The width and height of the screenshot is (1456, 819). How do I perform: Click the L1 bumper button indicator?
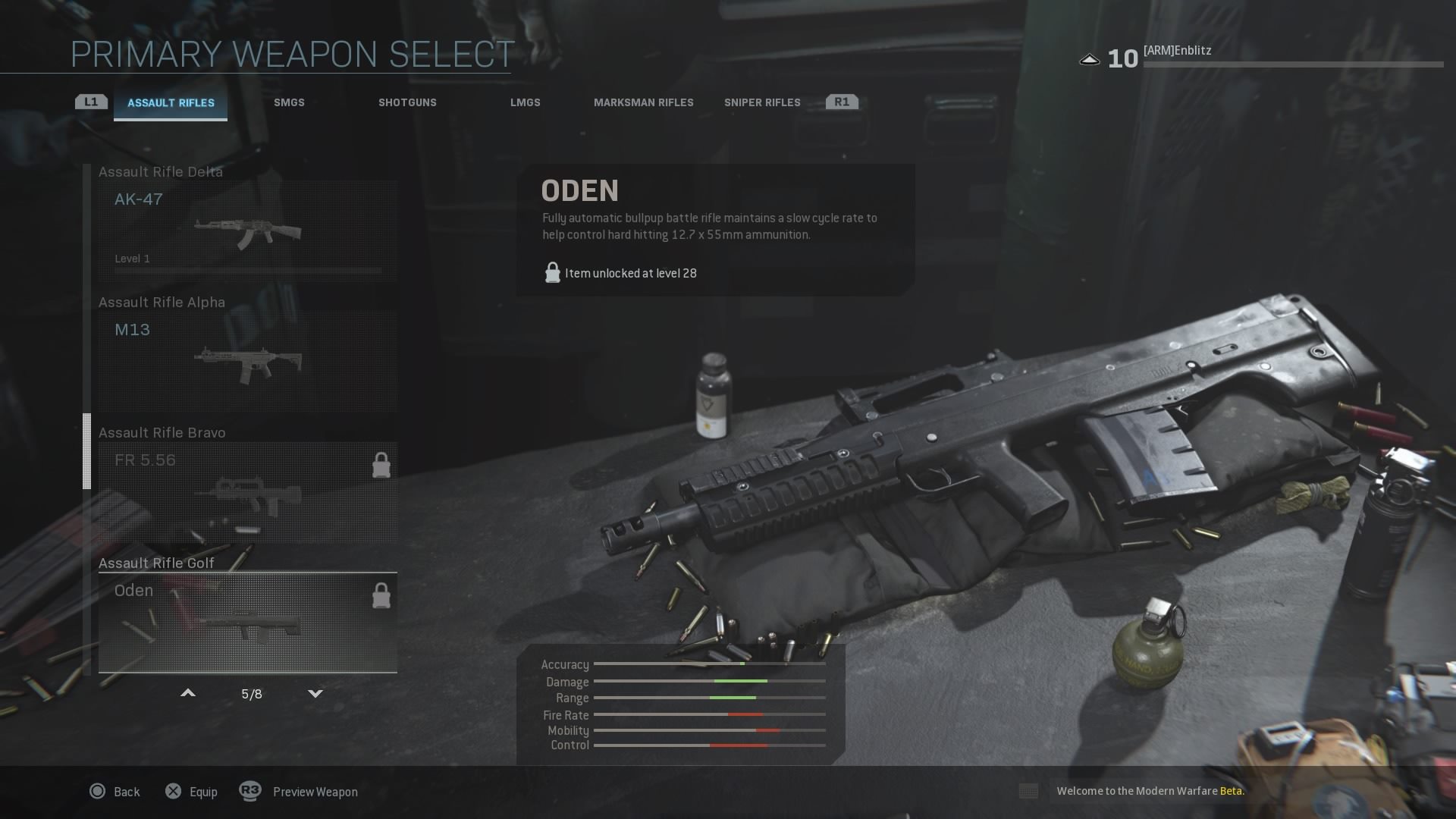point(90,100)
